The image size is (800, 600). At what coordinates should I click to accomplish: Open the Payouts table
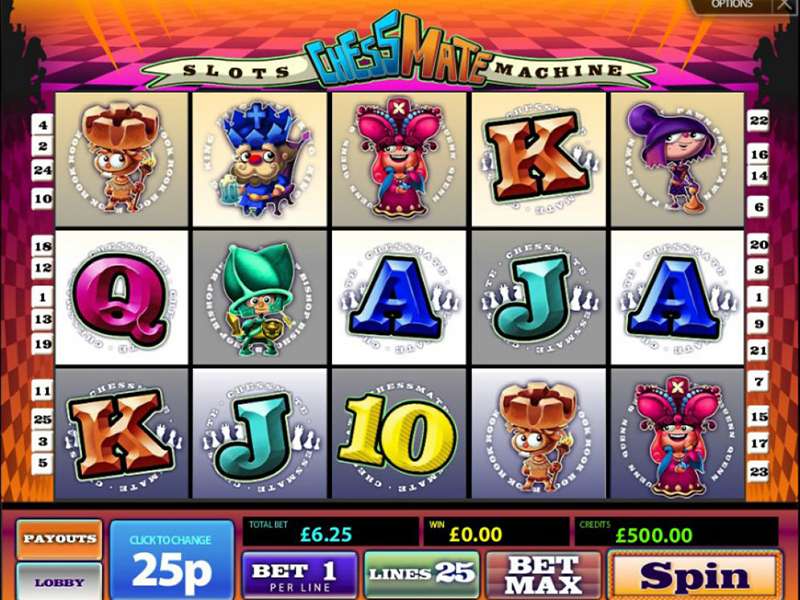[x=59, y=538]
